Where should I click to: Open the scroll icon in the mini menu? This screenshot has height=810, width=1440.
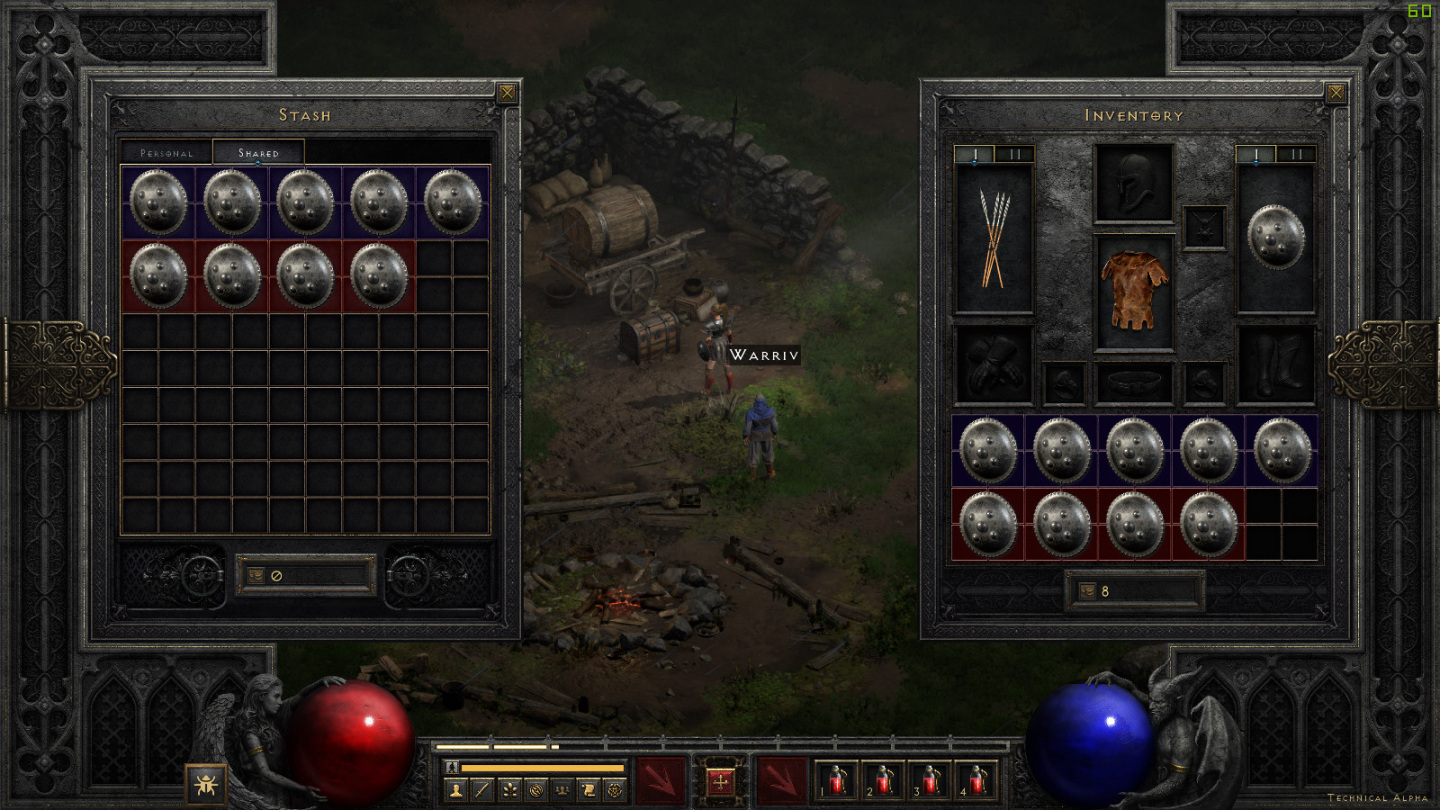click(588, 791)
